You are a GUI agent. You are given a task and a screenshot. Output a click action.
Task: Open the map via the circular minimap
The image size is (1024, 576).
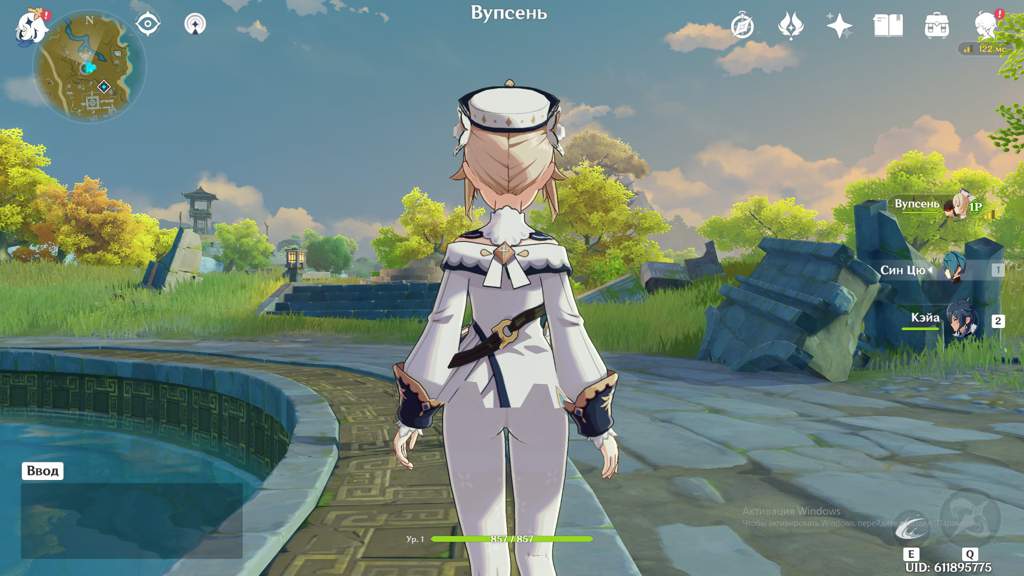coord(89,66)
